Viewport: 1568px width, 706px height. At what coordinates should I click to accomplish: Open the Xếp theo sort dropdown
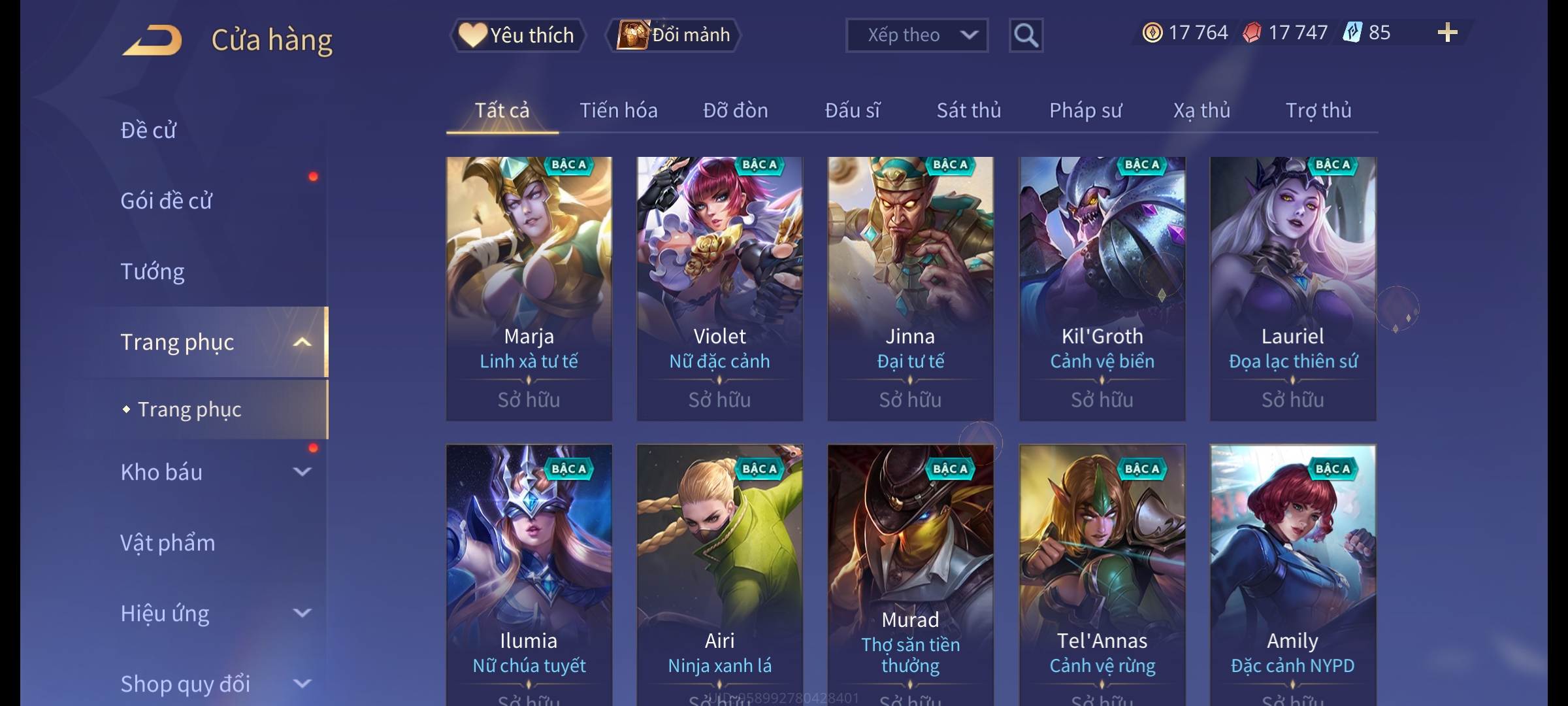[x=916, y=35]
